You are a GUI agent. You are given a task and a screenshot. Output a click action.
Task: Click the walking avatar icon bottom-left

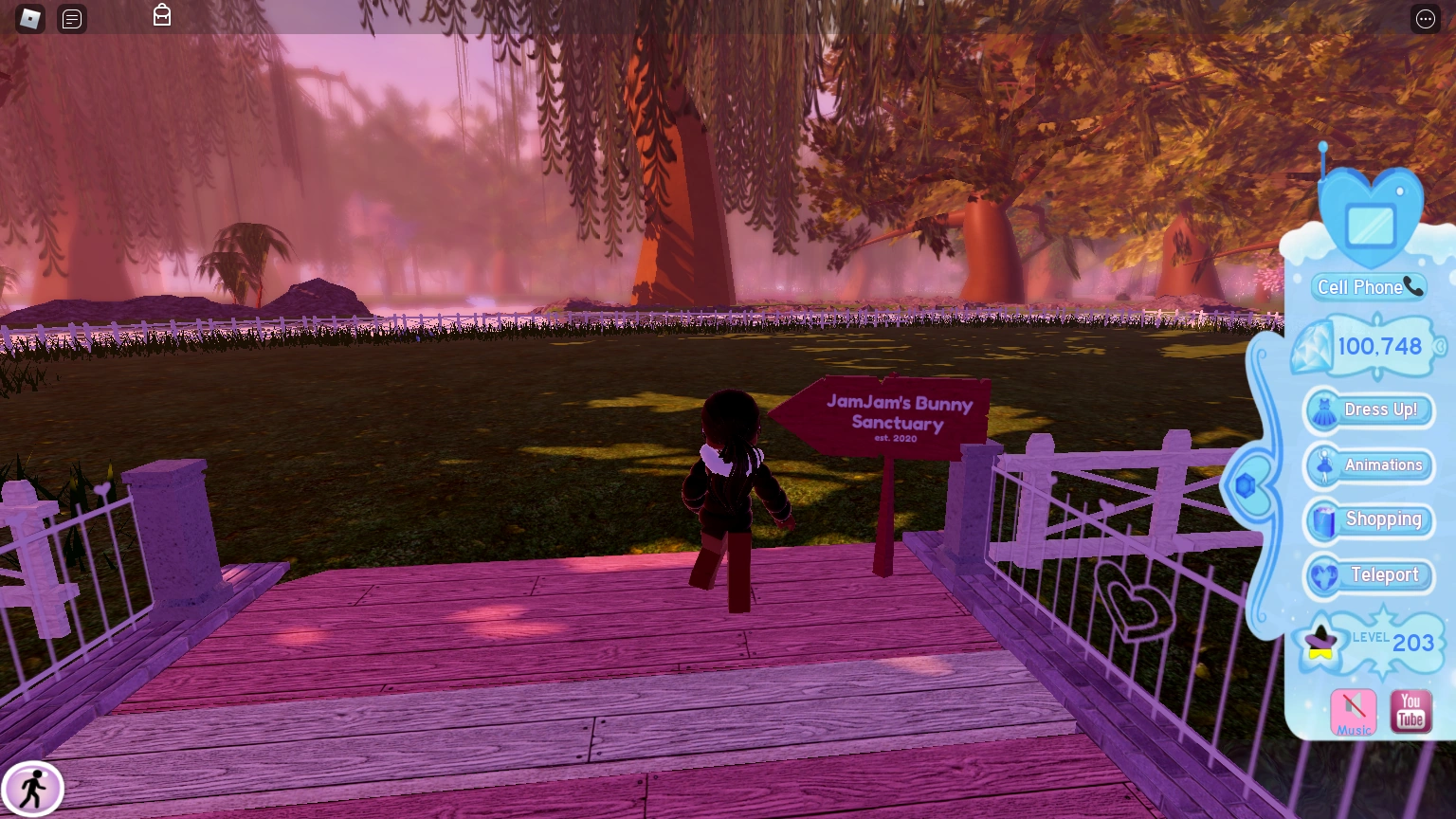point(34,788)
